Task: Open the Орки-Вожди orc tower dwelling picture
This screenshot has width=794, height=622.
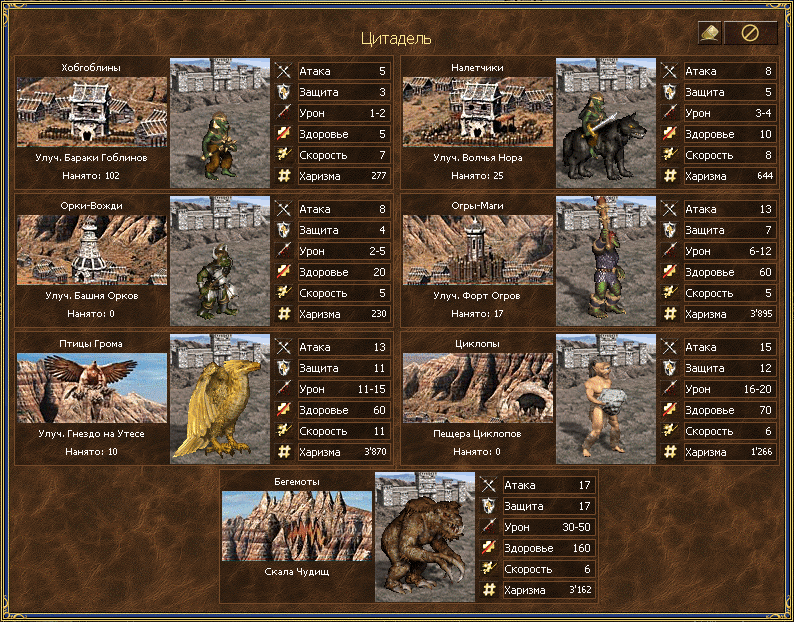Action: pyautogui.click(x=92, y=250)
